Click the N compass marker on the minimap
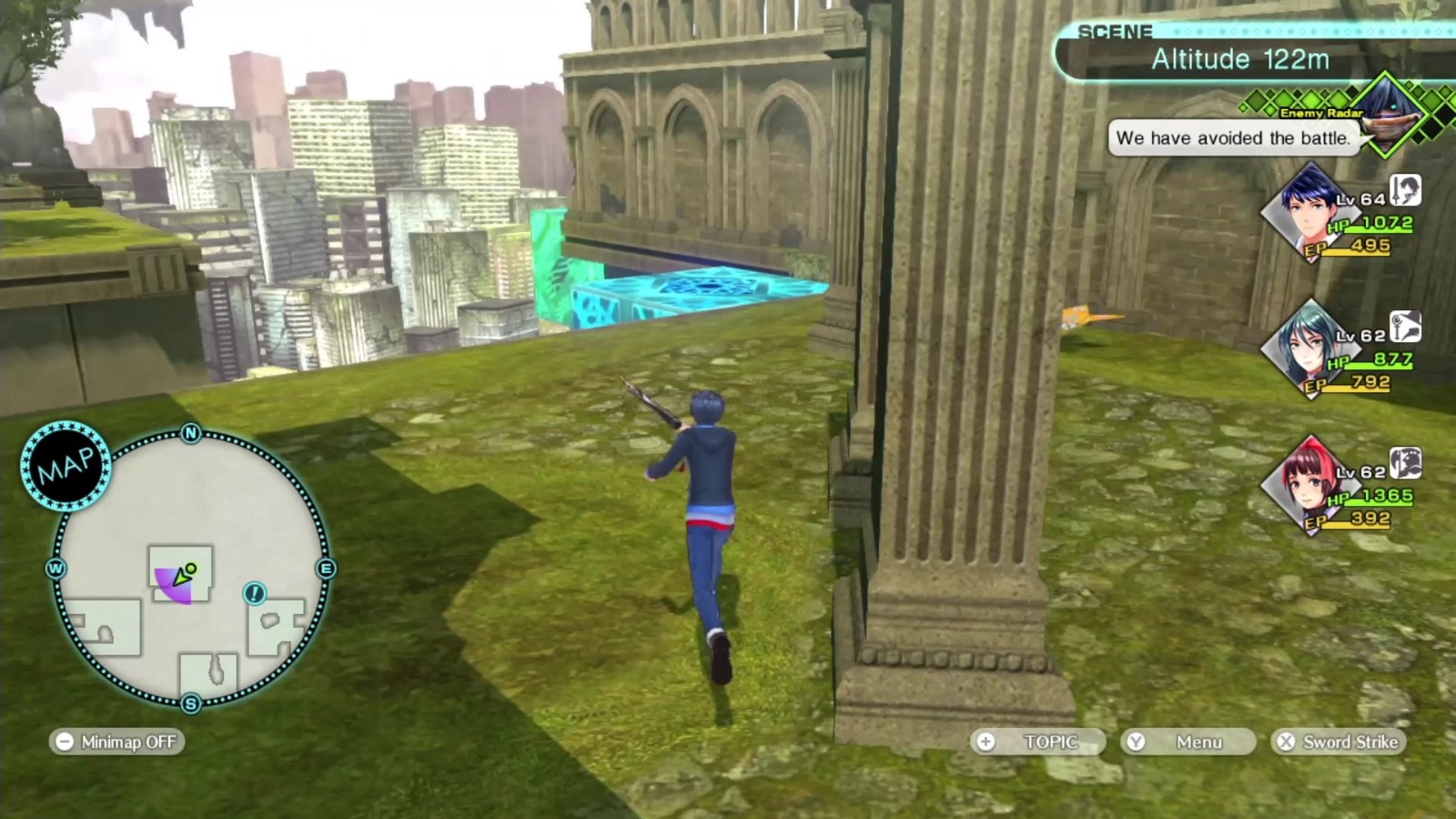The image size is (1456, 819). point(189,434)
